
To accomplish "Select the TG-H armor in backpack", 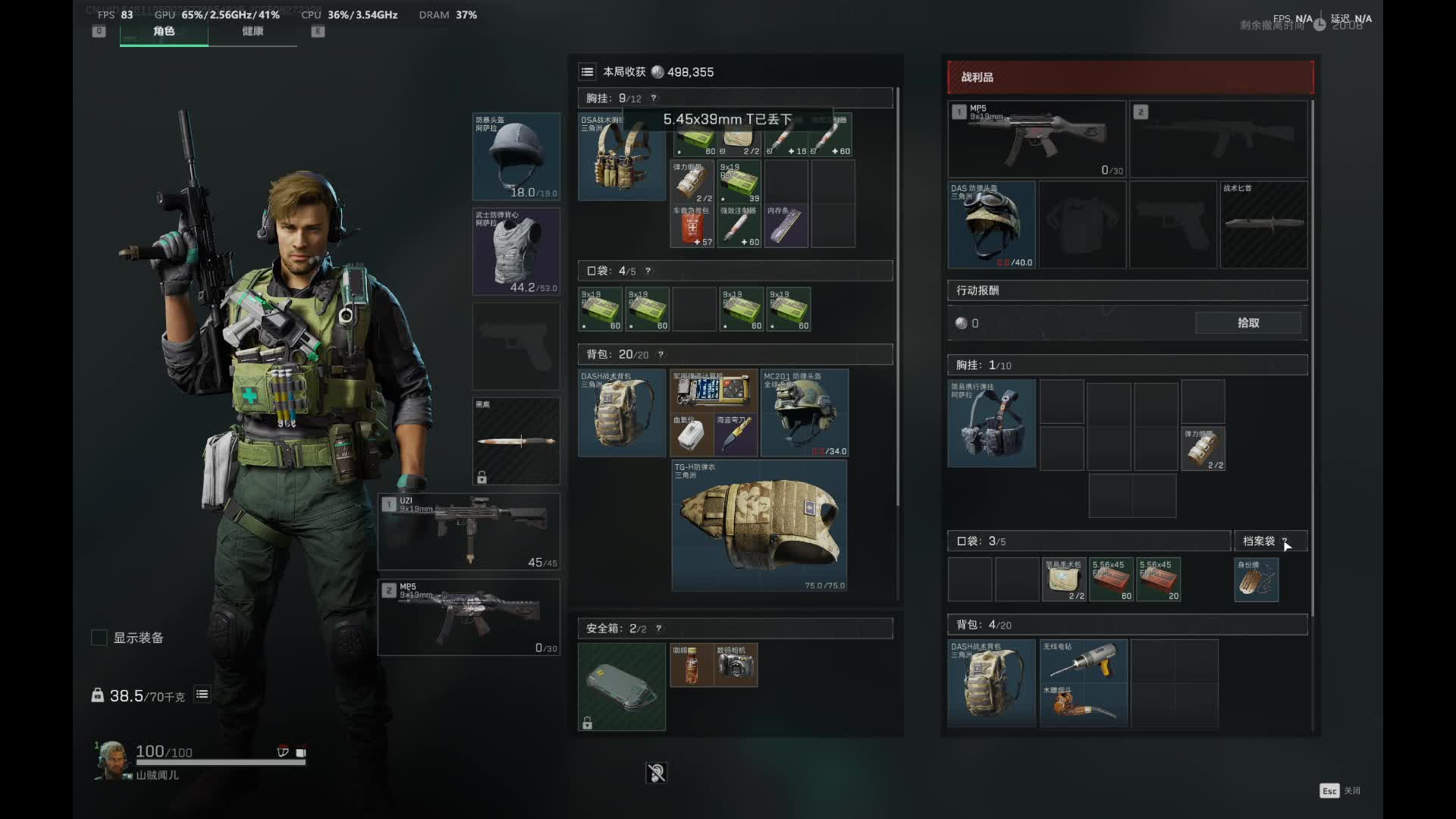I will tap(759, 526).
